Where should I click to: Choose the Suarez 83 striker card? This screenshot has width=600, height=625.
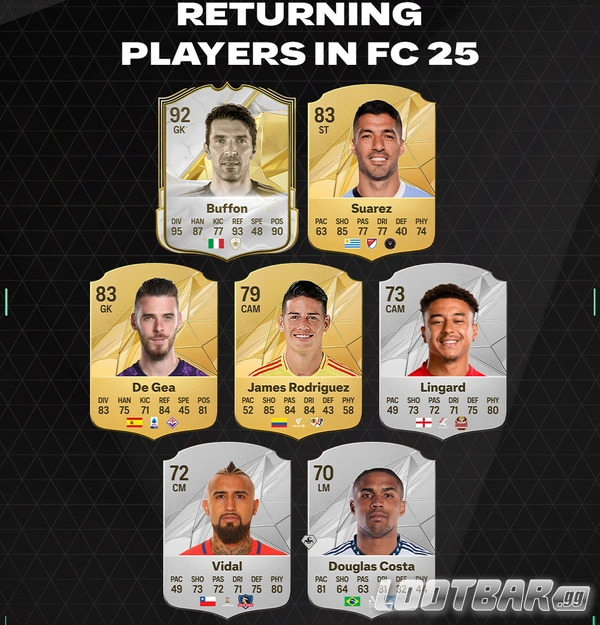[372, 170]
